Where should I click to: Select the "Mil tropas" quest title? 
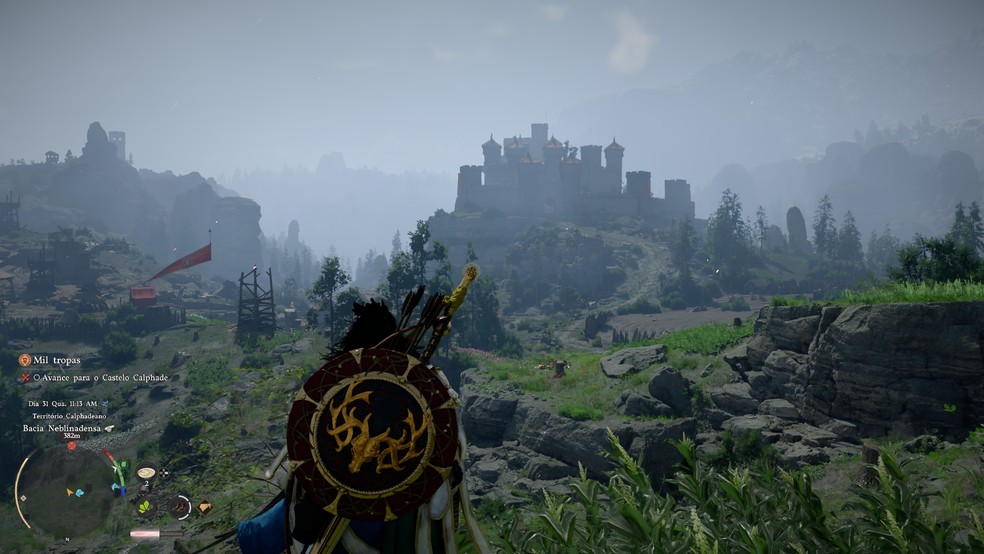[57, 360]
